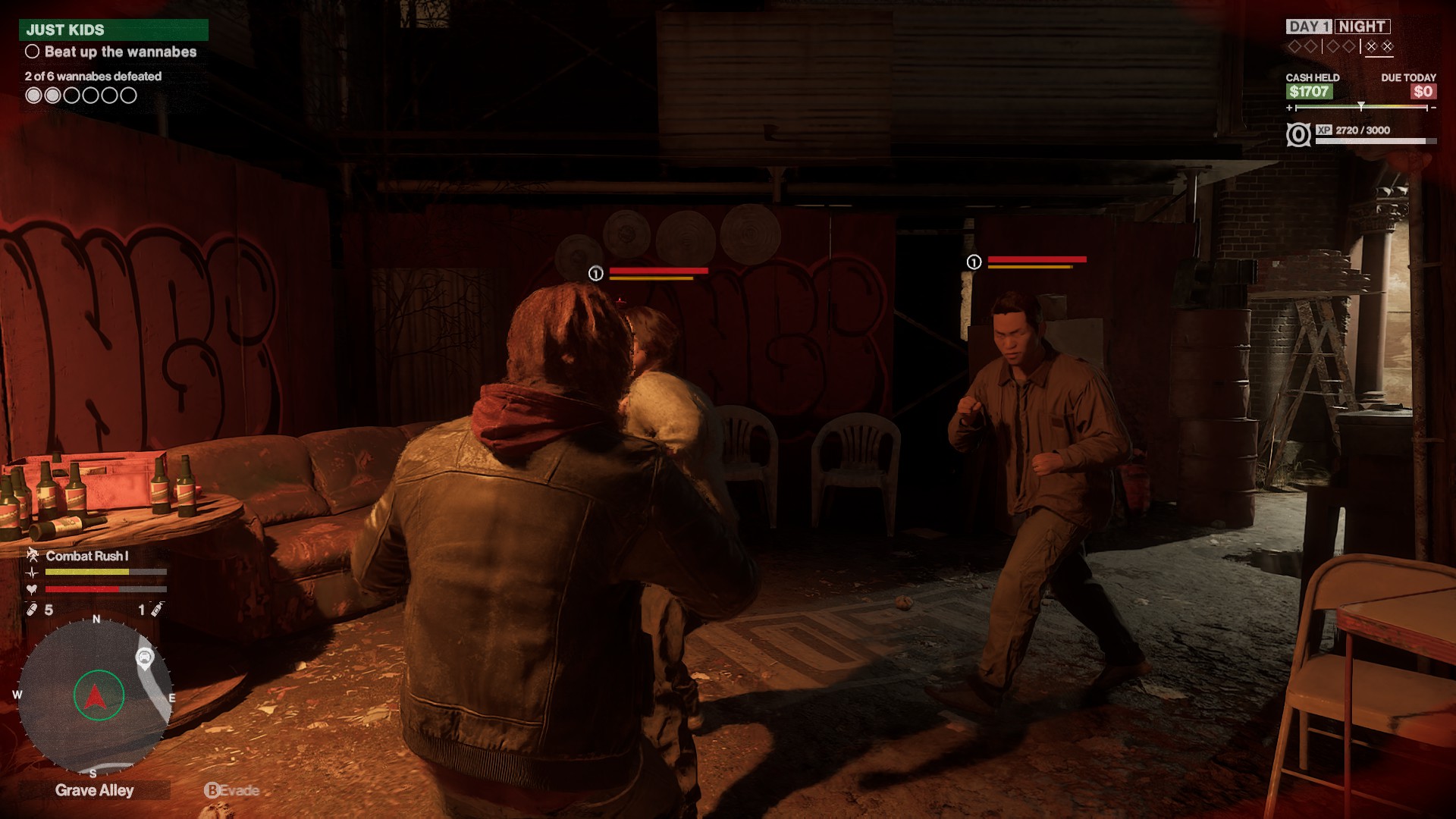Select the destination marker on the minimap
The width and height of the screenshot is (1456, 819).
point(144,657)
